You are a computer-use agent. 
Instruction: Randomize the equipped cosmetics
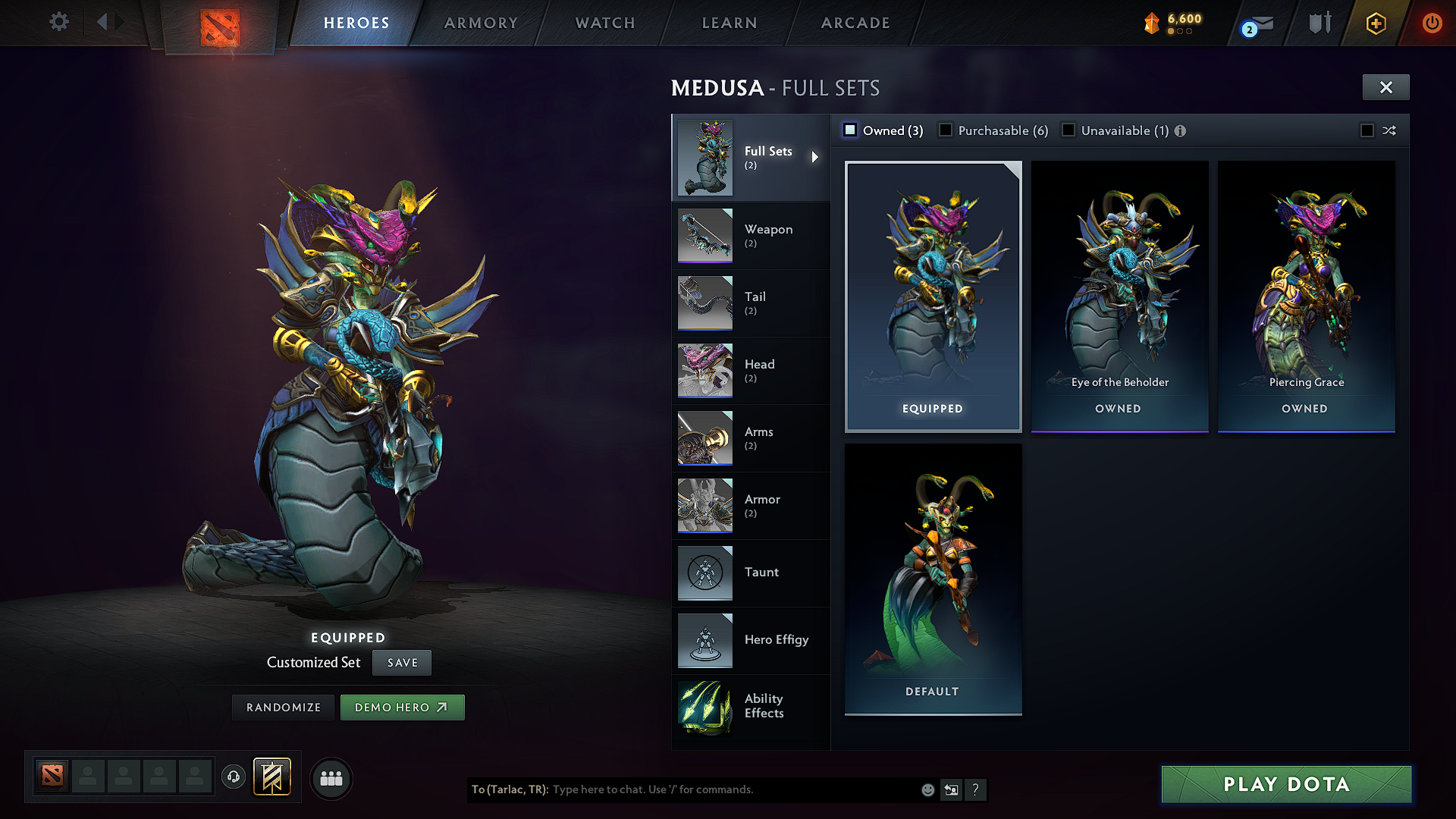pos(284,708)
